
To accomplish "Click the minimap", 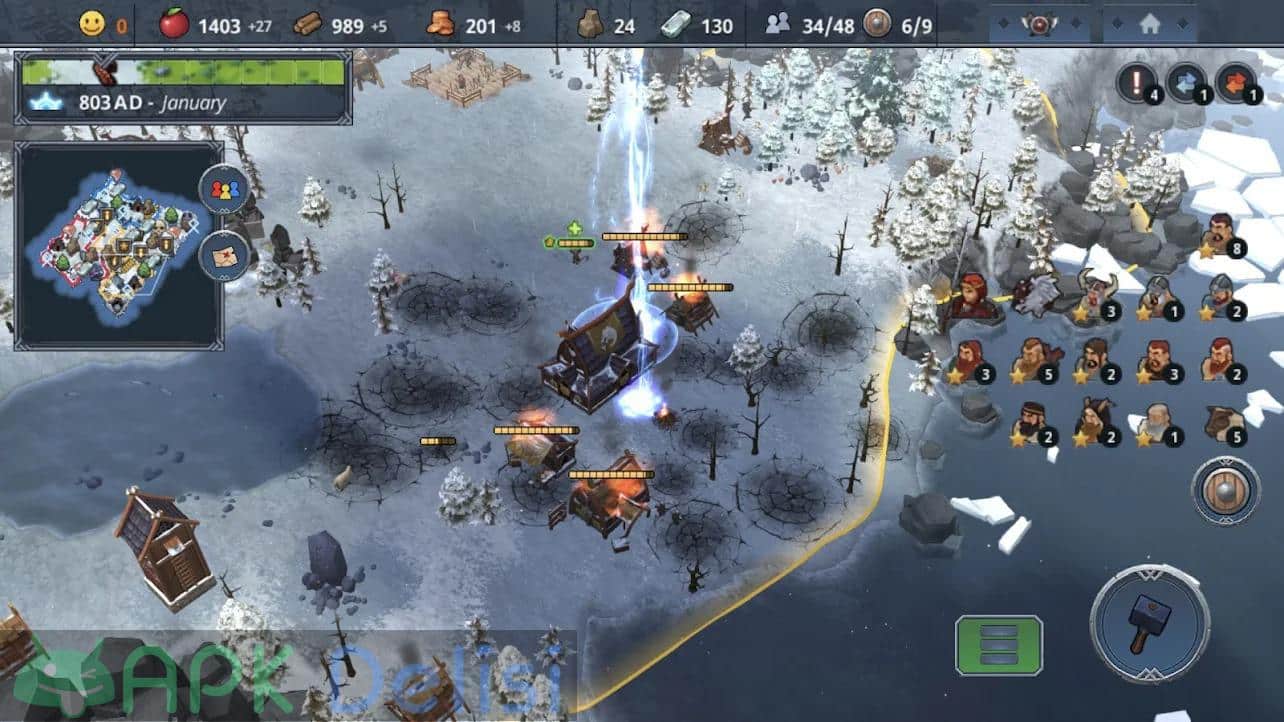I will coord(118,245).
